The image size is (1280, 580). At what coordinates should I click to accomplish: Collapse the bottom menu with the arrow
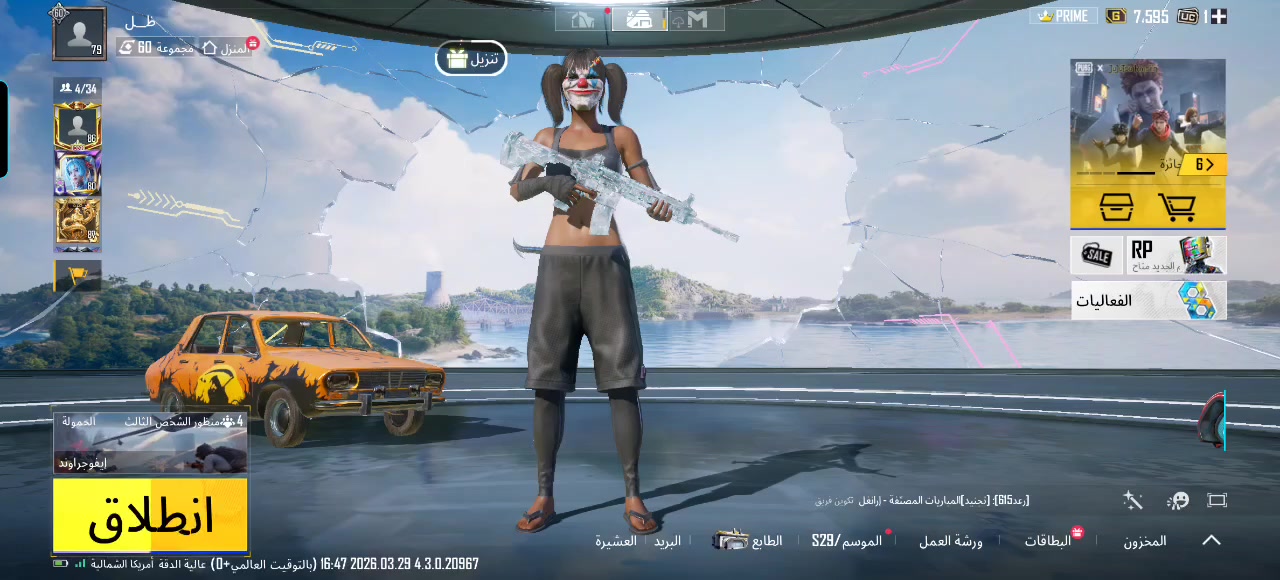1211,540
